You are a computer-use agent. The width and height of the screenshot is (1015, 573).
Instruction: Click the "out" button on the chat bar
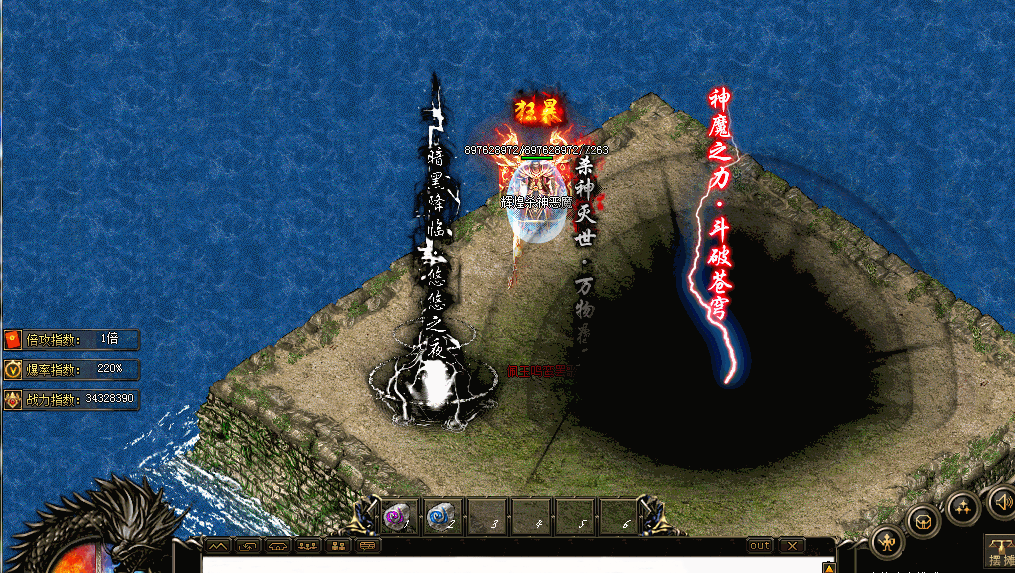(760, 546)
